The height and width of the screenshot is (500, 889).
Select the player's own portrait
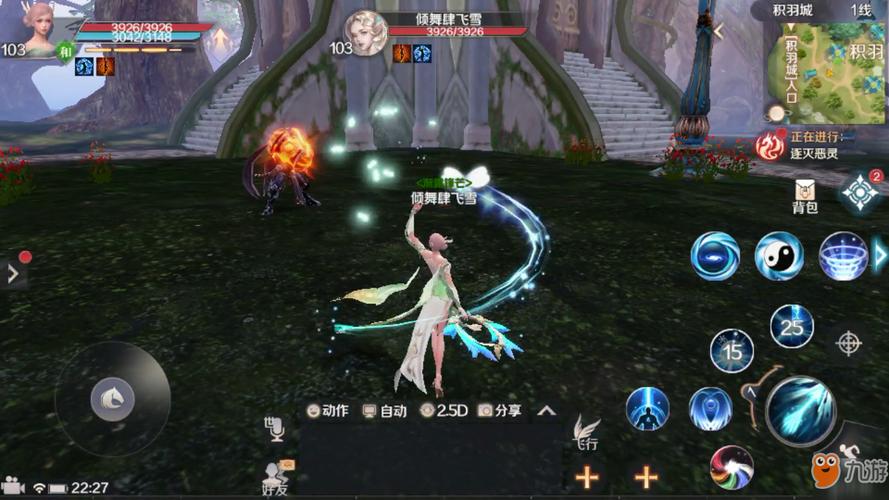click(38, 30)
